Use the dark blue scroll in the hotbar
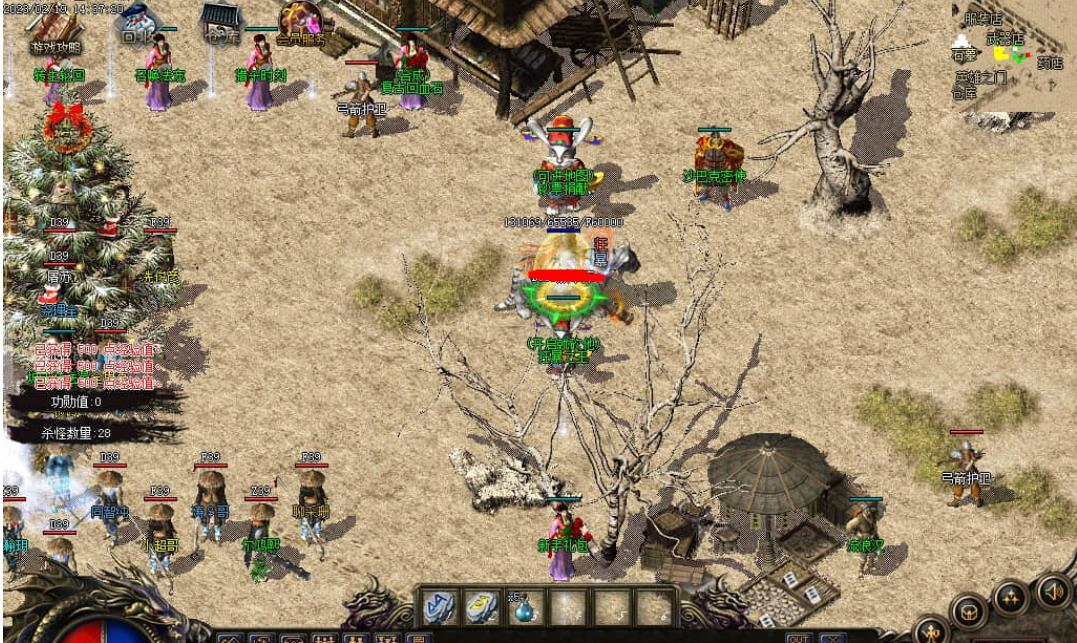1077x643 pixels. coord(438,608)
